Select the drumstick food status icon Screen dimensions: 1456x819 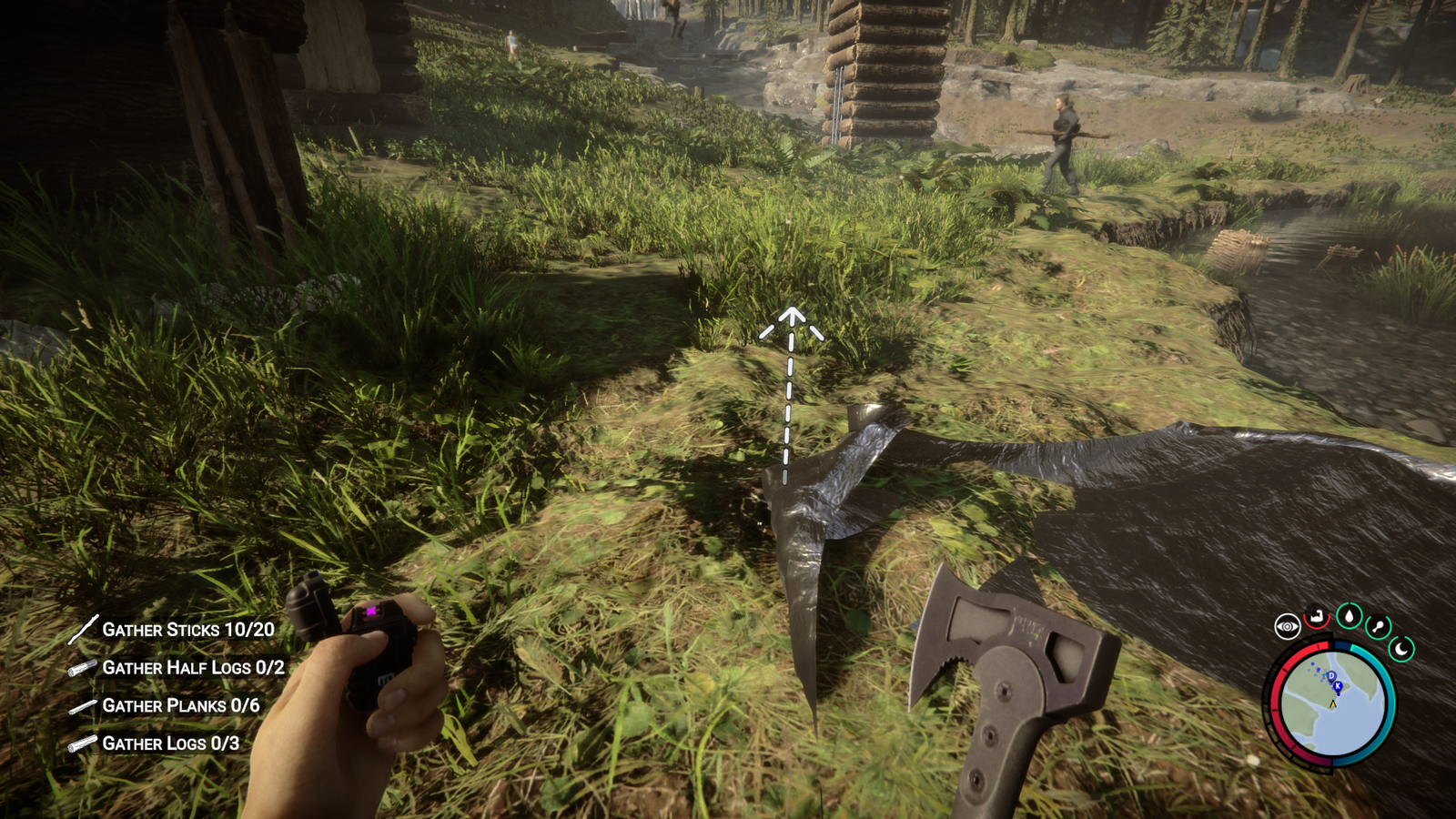coord(1379,625)
